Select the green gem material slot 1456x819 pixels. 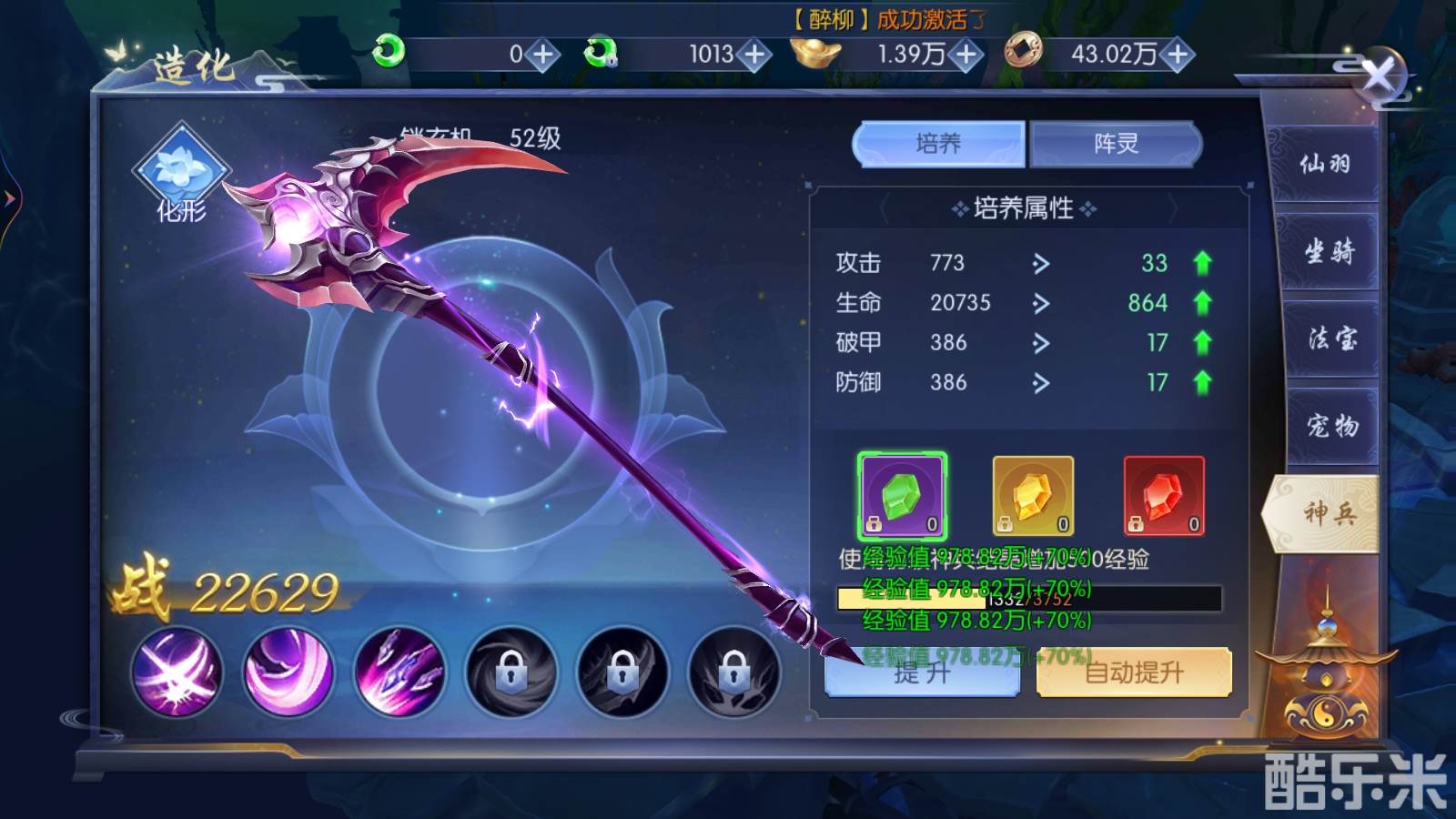(902, 497)
